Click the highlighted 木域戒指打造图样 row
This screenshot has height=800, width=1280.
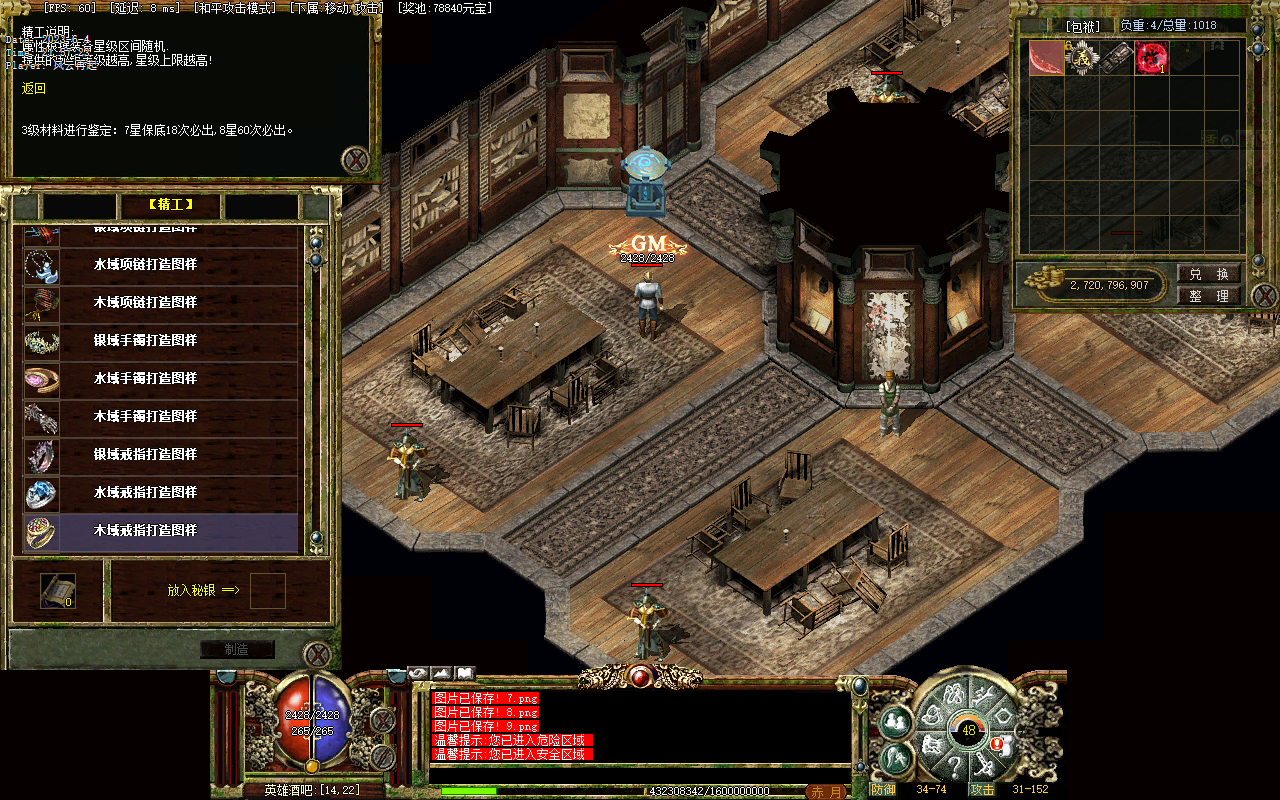click(160, 531)
